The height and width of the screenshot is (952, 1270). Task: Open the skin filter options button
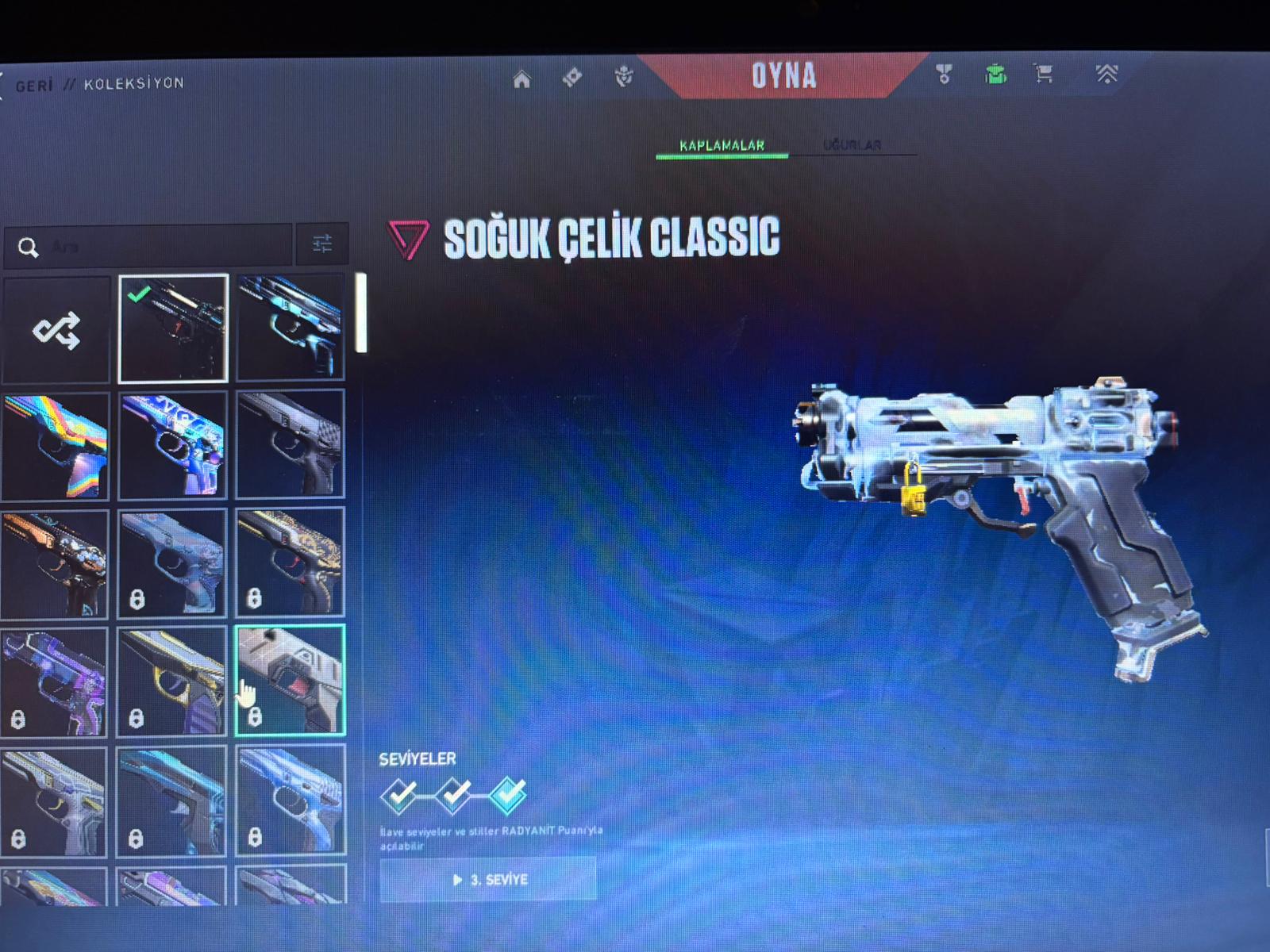click(322, 244)
